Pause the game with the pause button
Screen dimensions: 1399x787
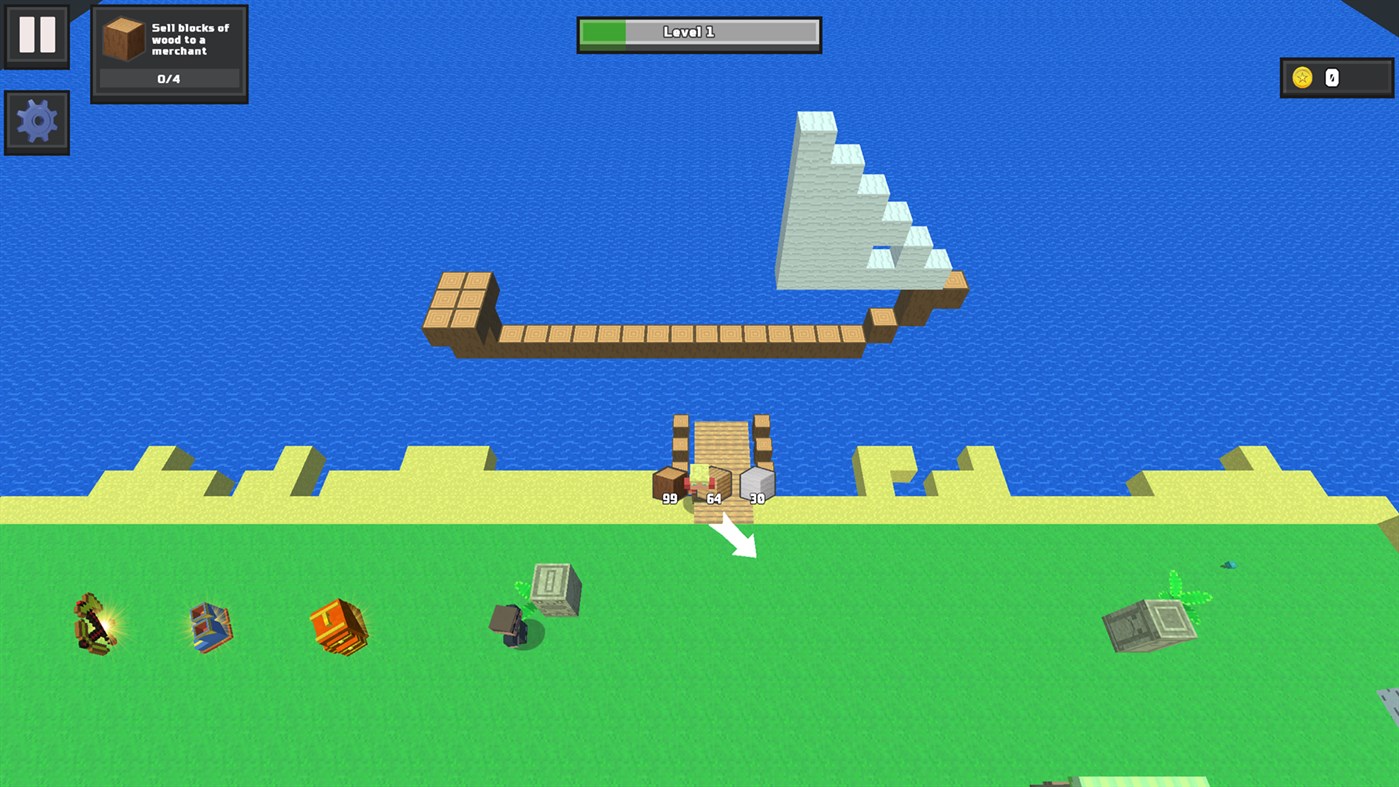tap(36, 35)
